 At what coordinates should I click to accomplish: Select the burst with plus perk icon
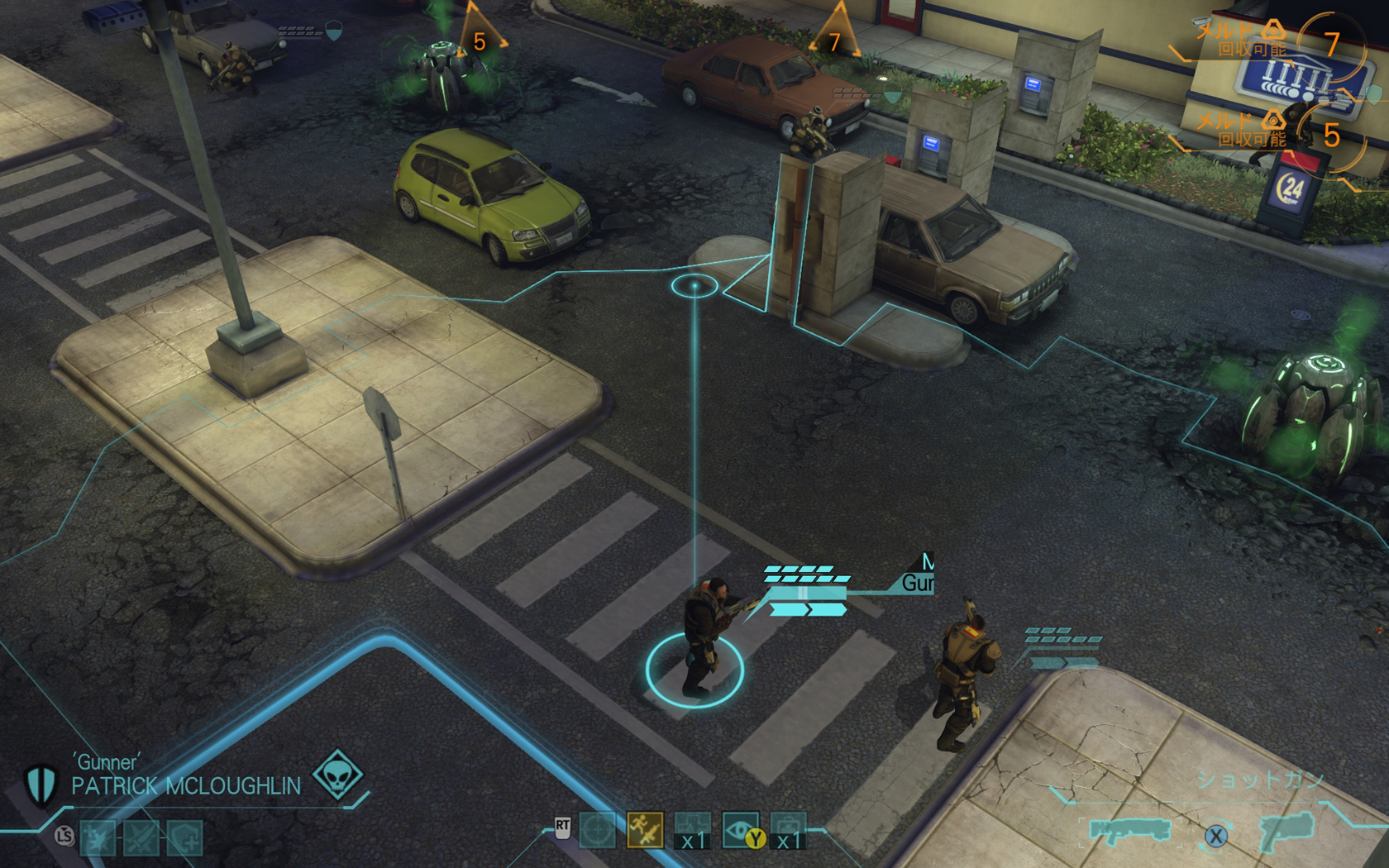coord(98,838)
